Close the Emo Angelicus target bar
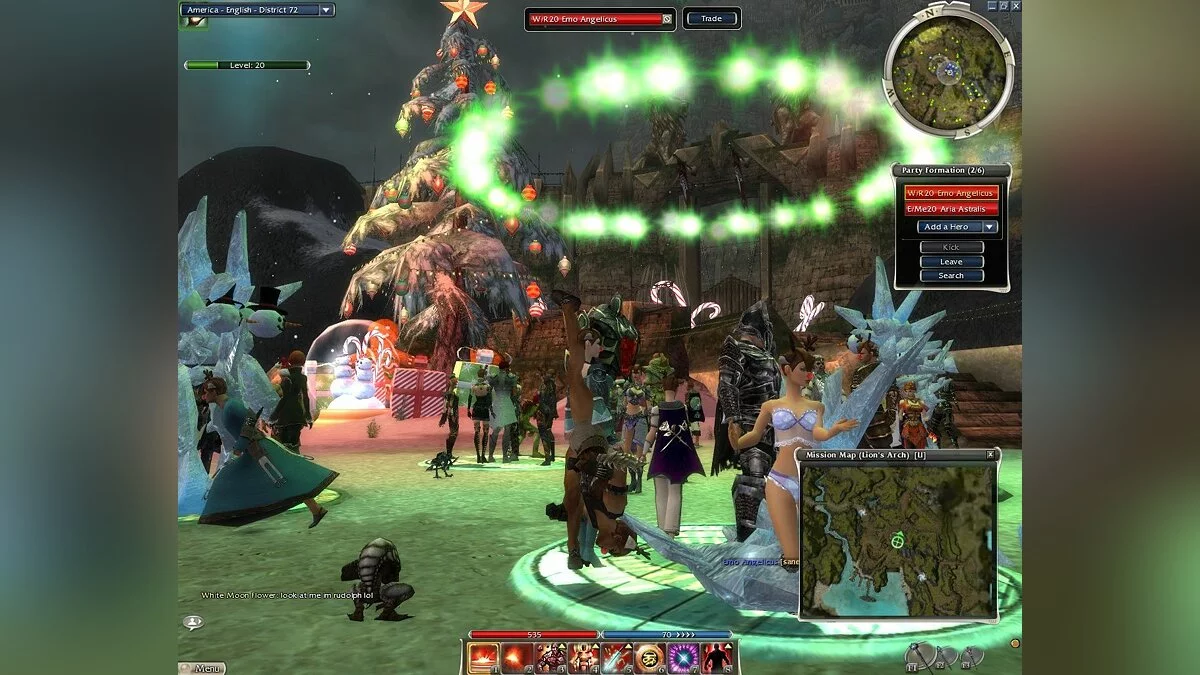1200x675 pixels. point(667,18)
